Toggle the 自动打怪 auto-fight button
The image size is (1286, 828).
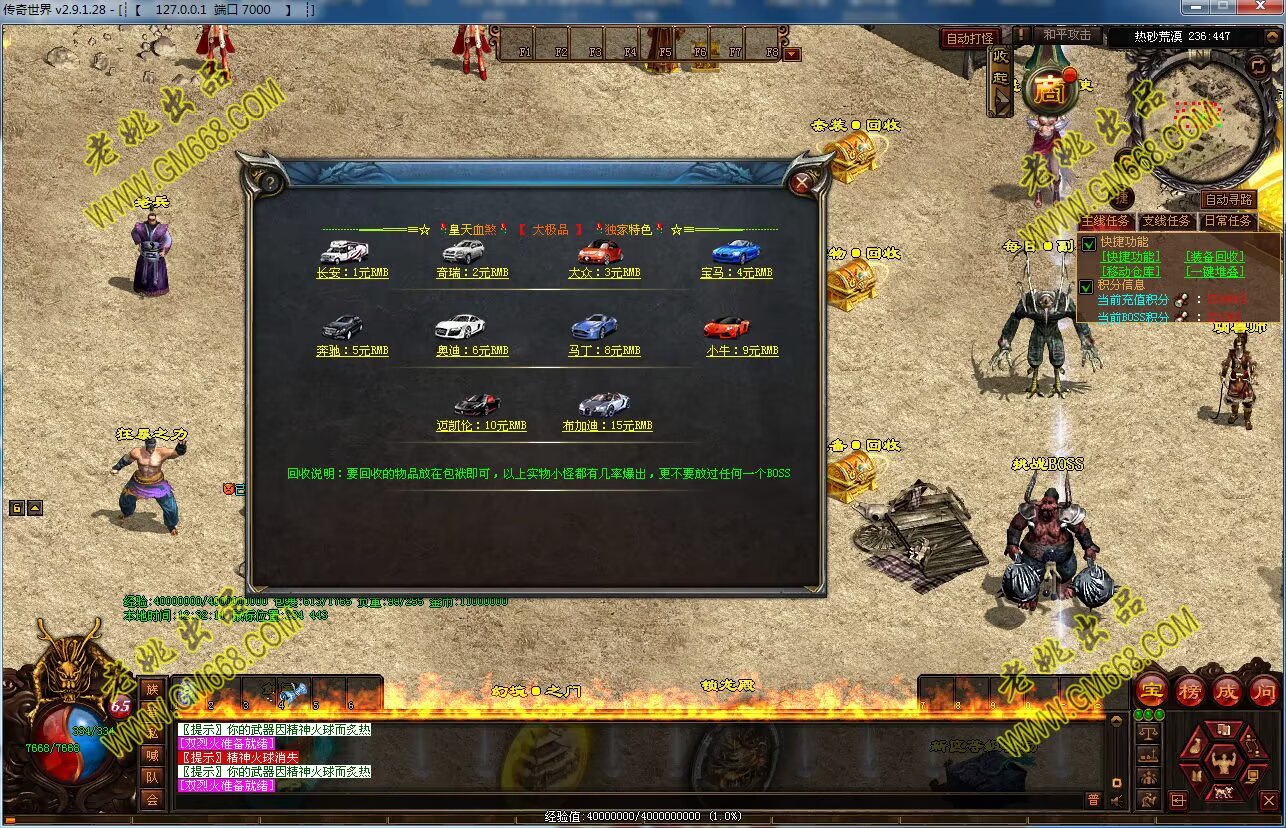point(970,38)
